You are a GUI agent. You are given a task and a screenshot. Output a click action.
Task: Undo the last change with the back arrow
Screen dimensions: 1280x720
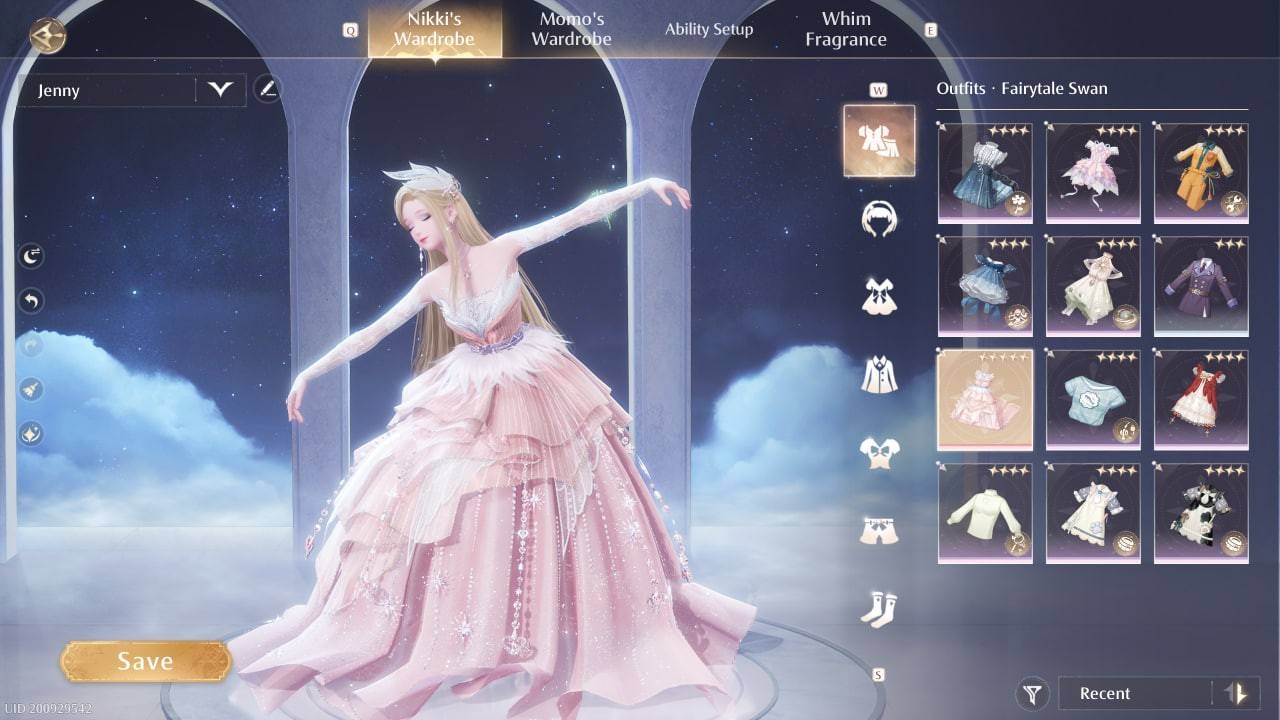[29, 301]
